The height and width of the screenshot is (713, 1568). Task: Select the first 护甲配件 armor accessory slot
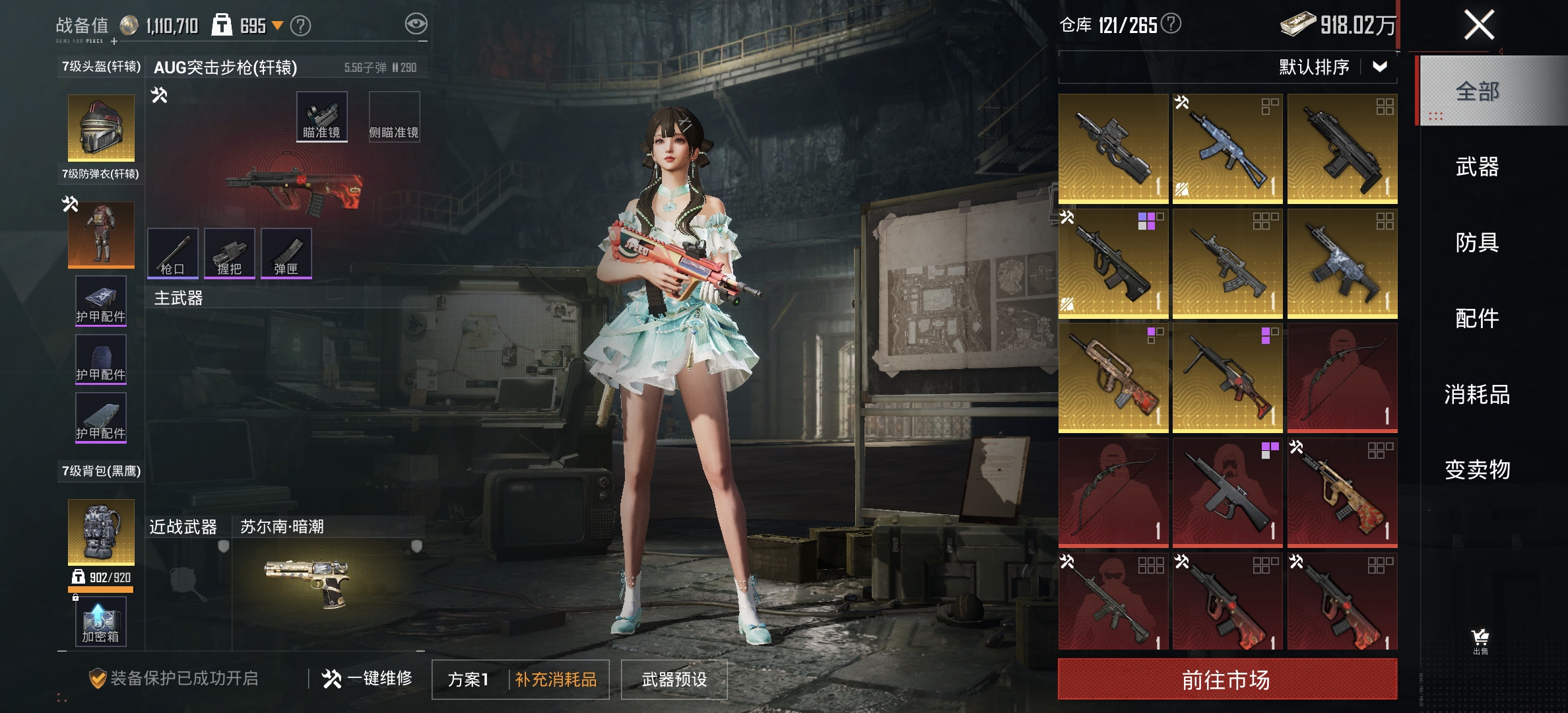(x=100, y=300)
